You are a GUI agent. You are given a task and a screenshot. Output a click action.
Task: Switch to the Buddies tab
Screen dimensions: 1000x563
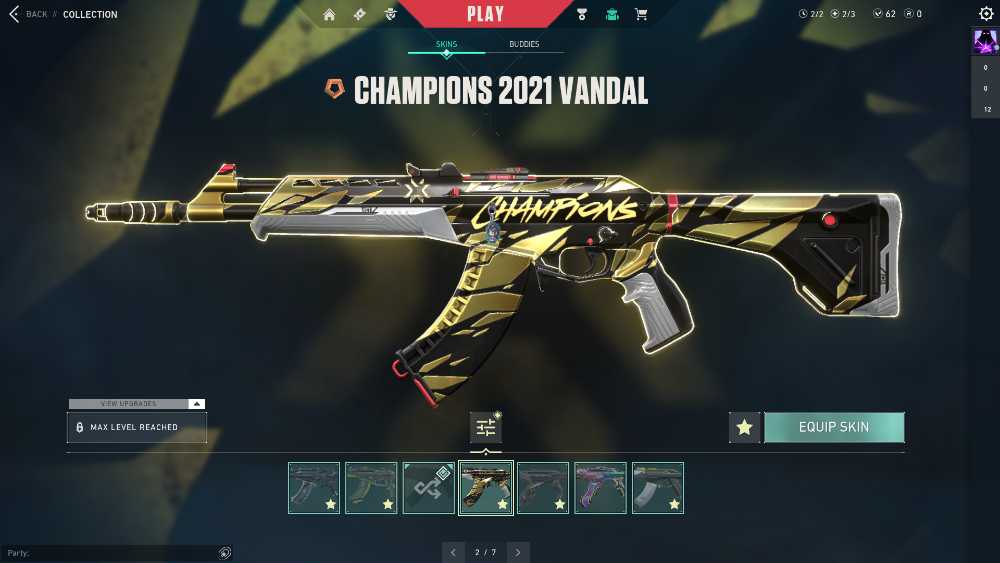524,45
